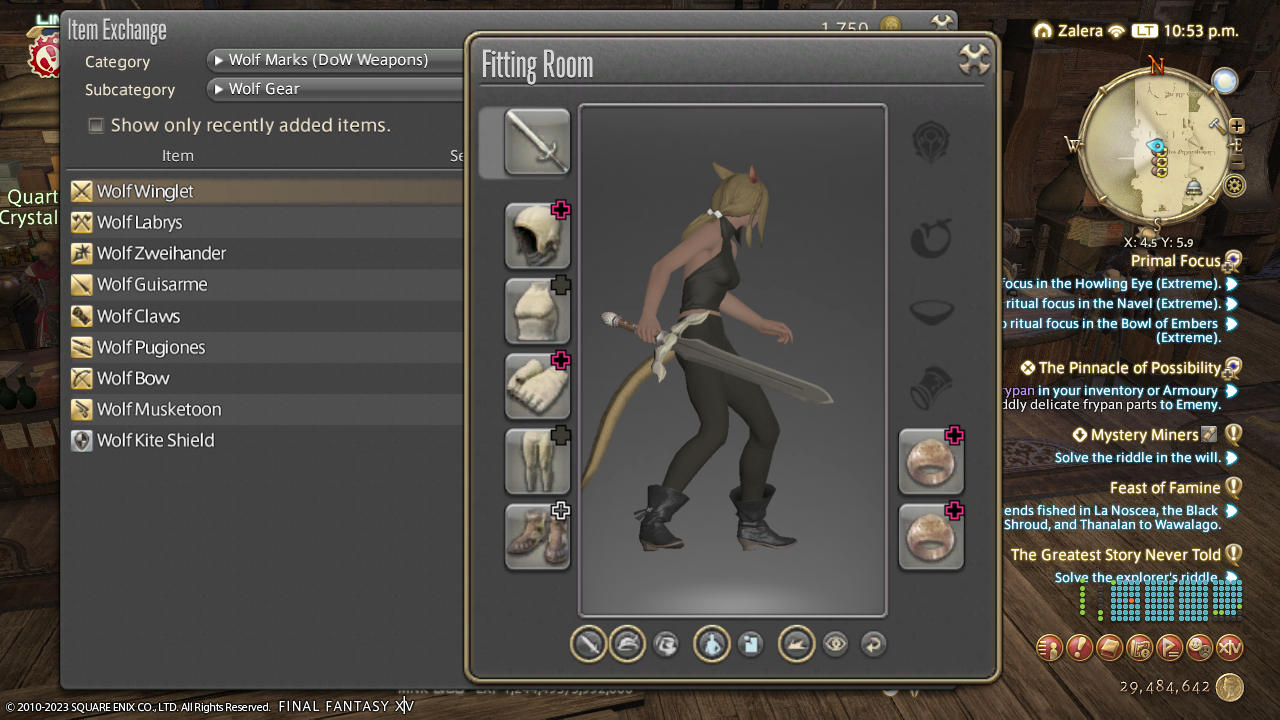Screen dimensions: 1280x720
Task: Toggle the eye visibility button under preview
Action: click(x=835, y=645)
